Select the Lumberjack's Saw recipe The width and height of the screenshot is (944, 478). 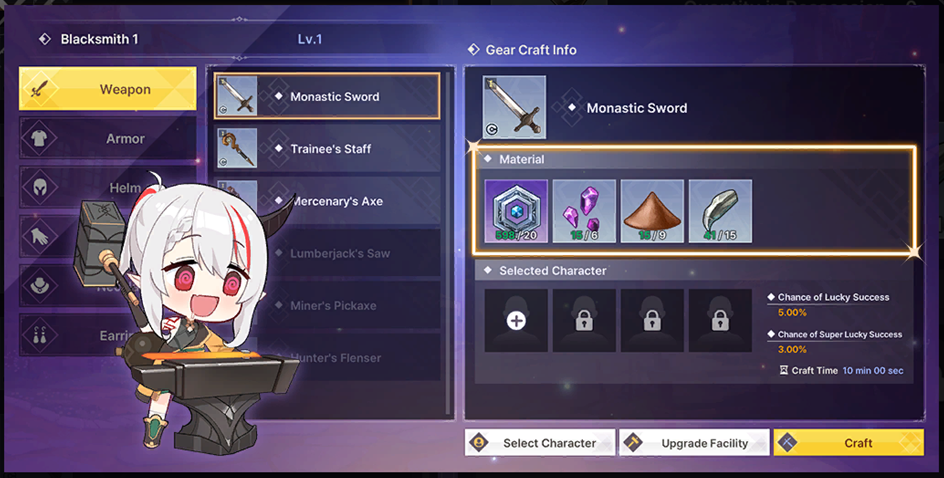[x=340, y=254]
